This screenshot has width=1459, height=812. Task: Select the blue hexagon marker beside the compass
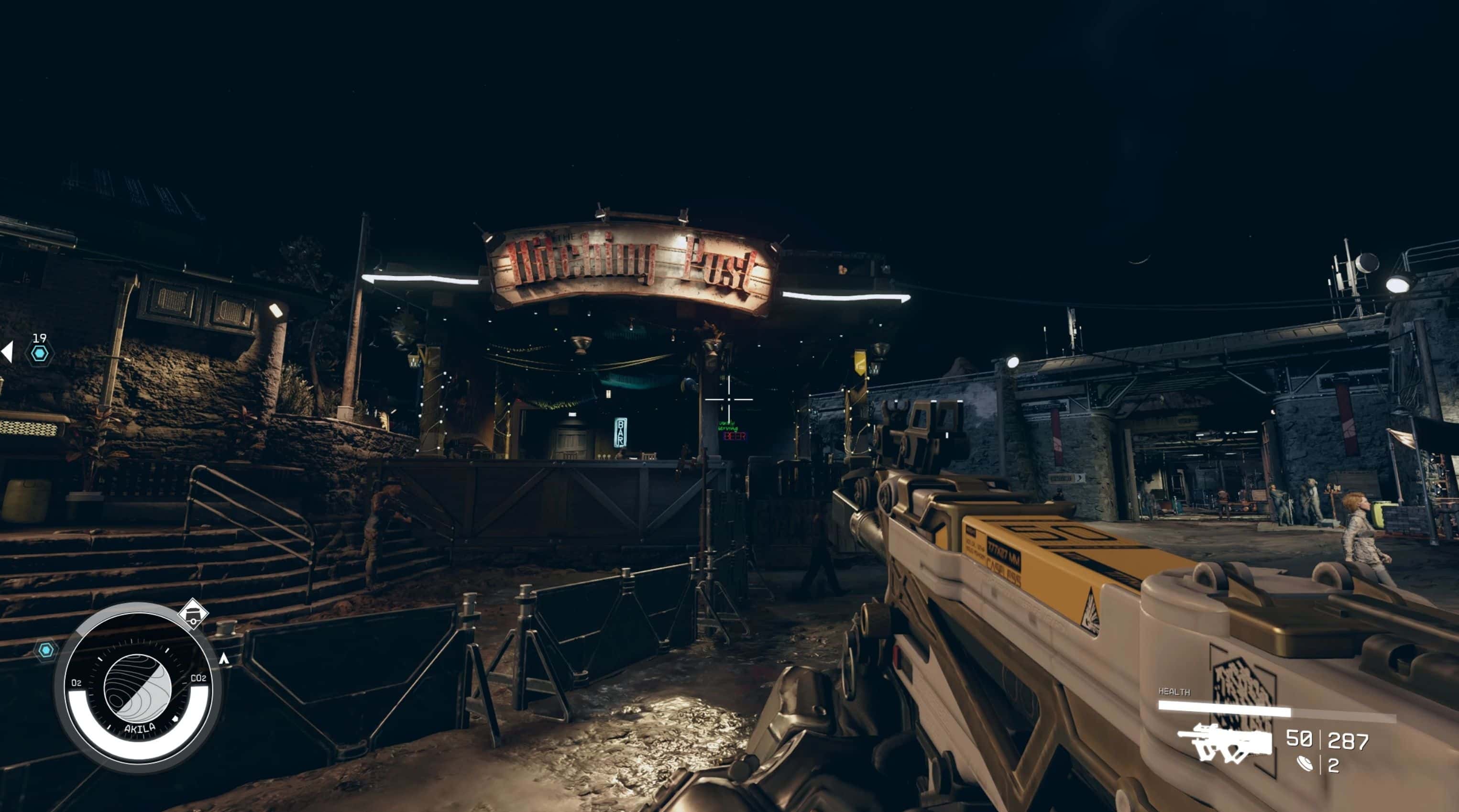click(x=46, y=650)
